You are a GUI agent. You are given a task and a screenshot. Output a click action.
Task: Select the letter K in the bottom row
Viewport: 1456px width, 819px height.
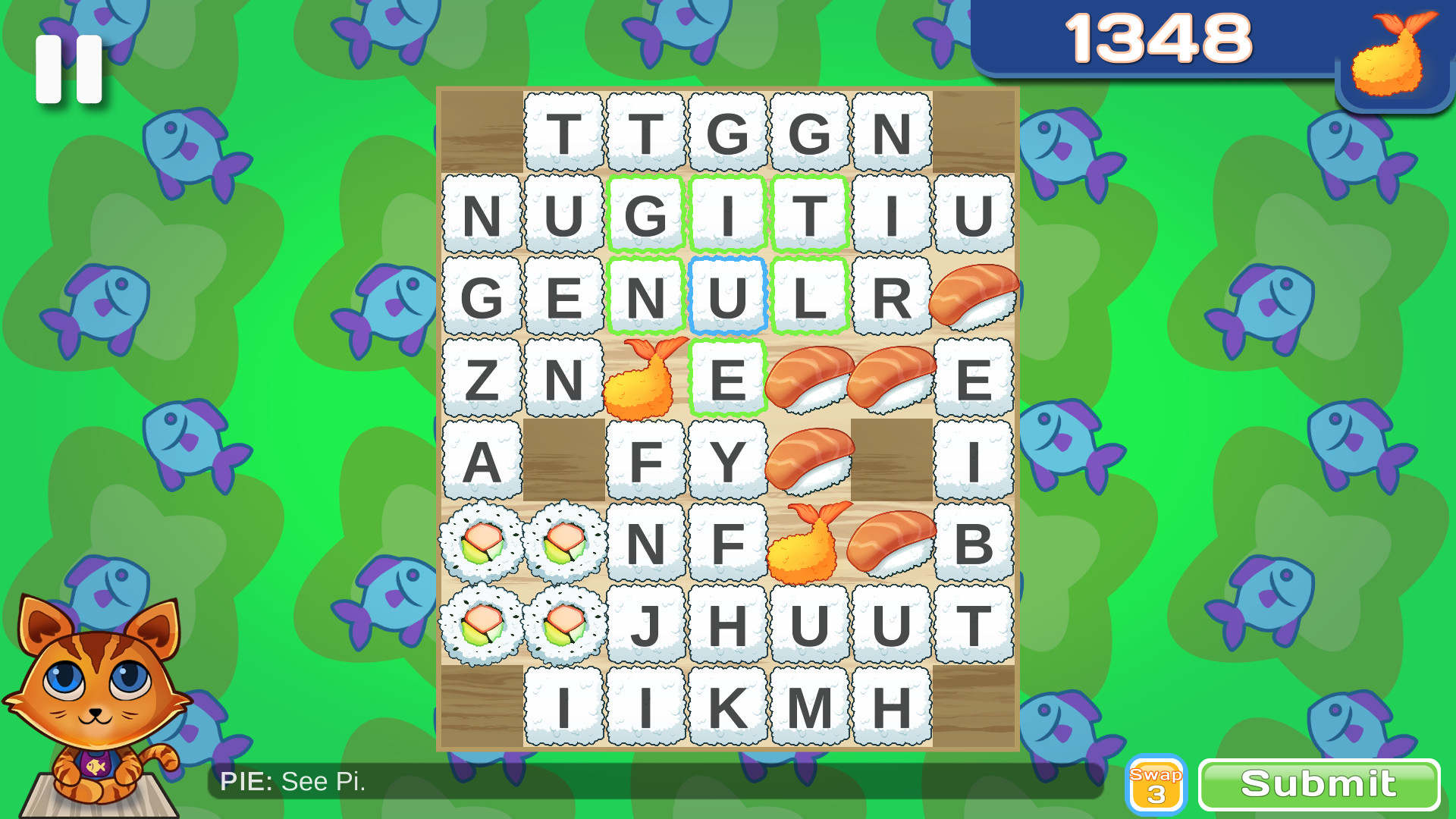728,705
